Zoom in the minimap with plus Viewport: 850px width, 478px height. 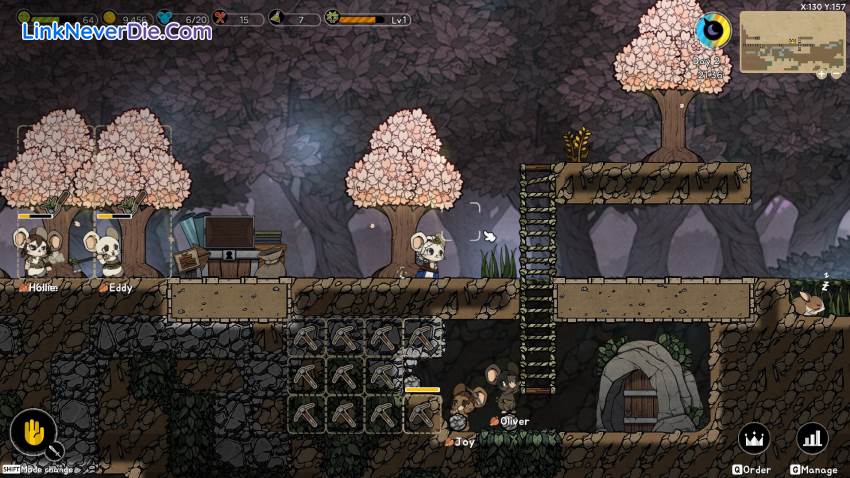tap(820, 74)
